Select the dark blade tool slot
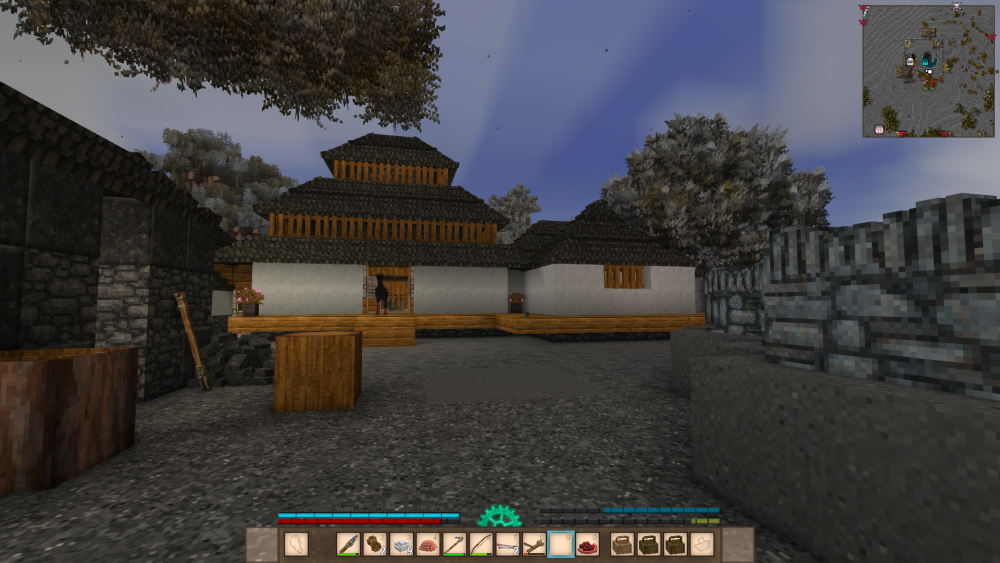This screenshot has width=1000, height=563. pyautogui.click(x=348, y=544)
